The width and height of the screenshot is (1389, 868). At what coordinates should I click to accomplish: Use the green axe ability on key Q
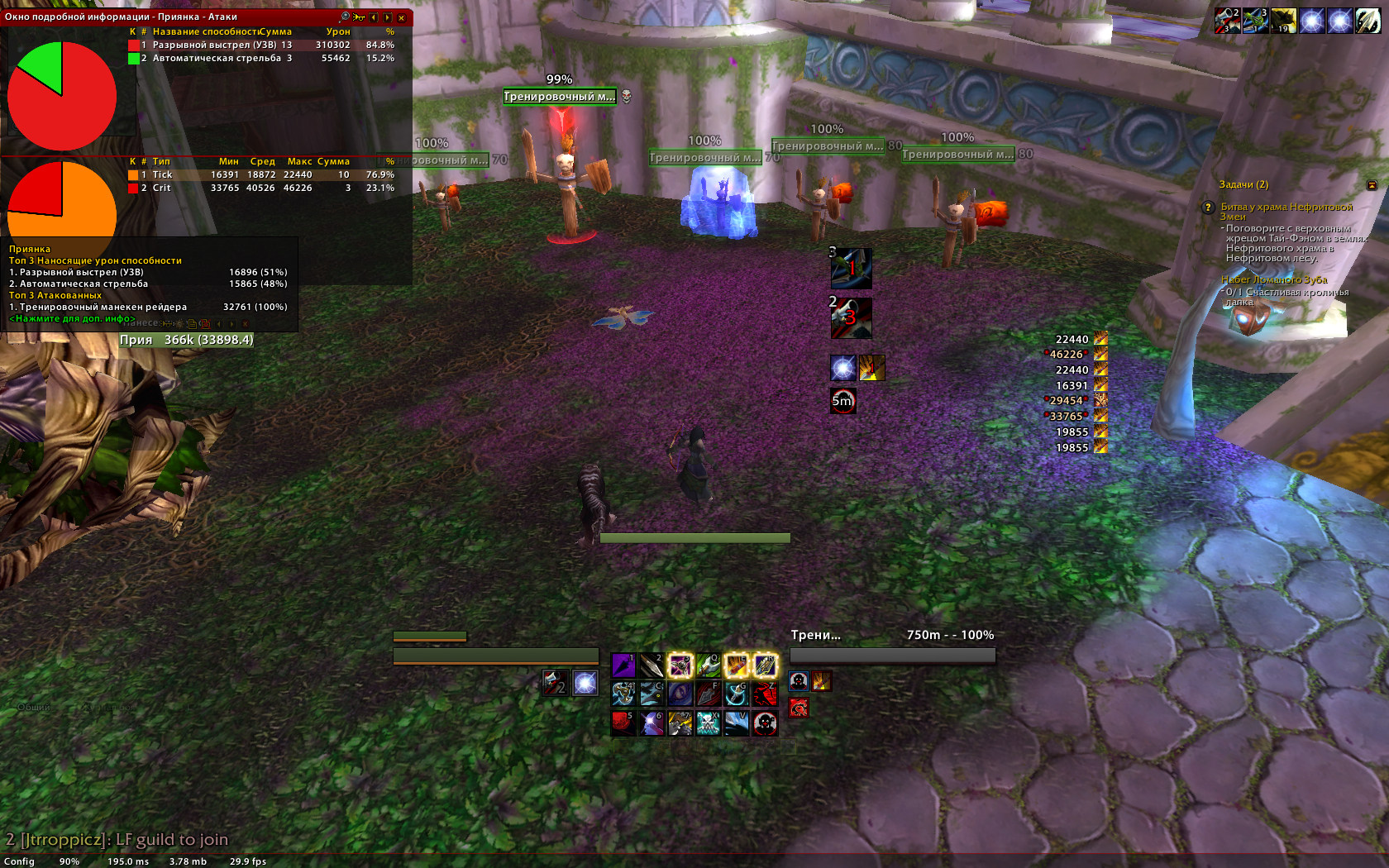point(708,665)
